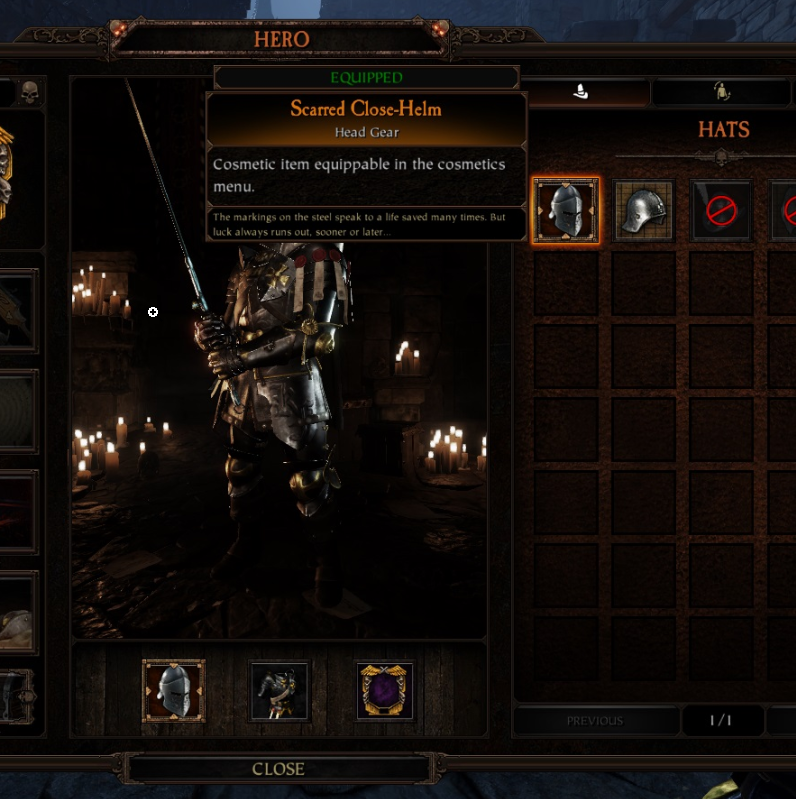796x799 pixels.
Task: Click the equipped helmet slot below hero
Action: click(173, 691)
